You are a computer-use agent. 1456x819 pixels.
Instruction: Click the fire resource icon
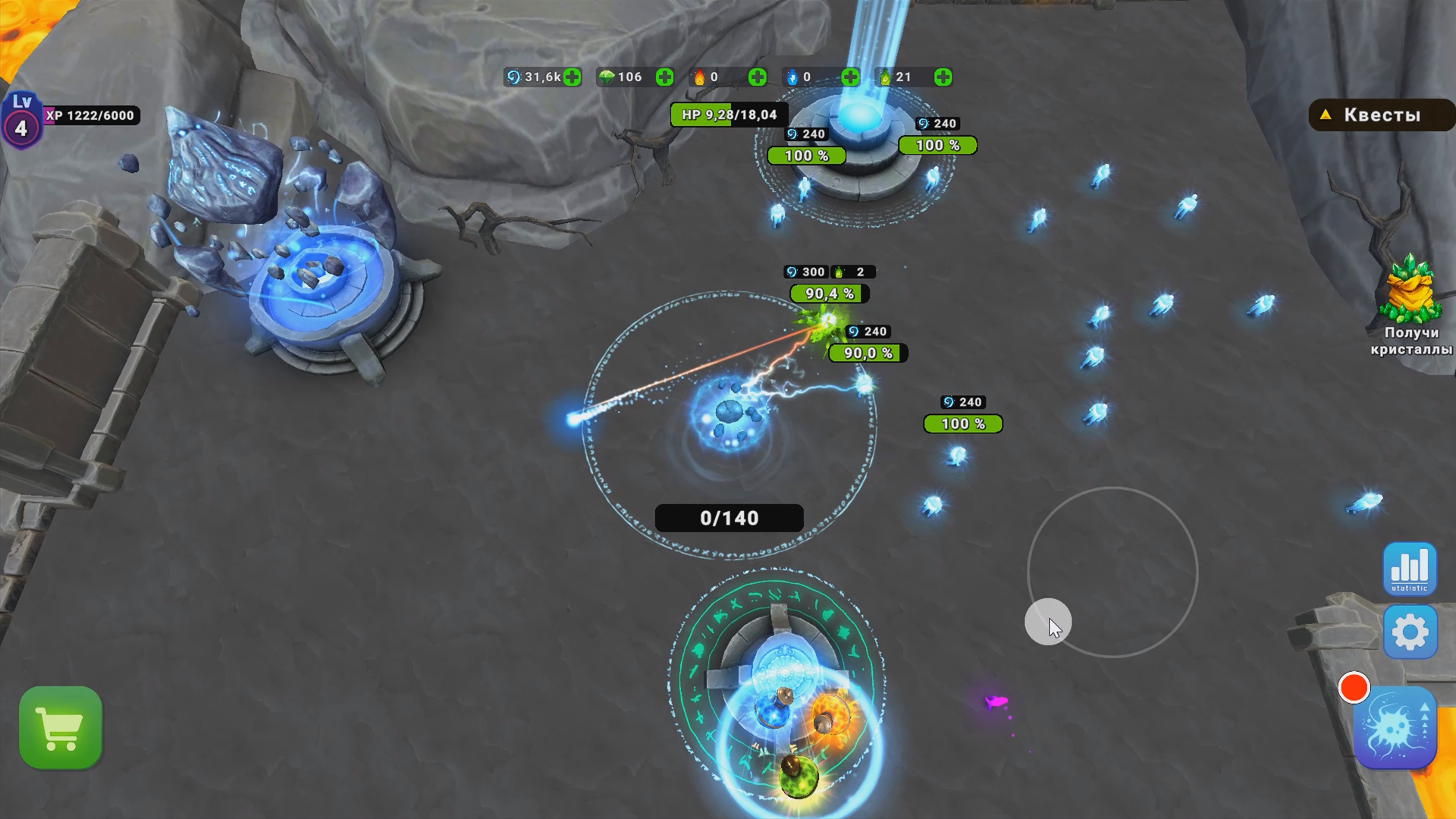(698, 76)
